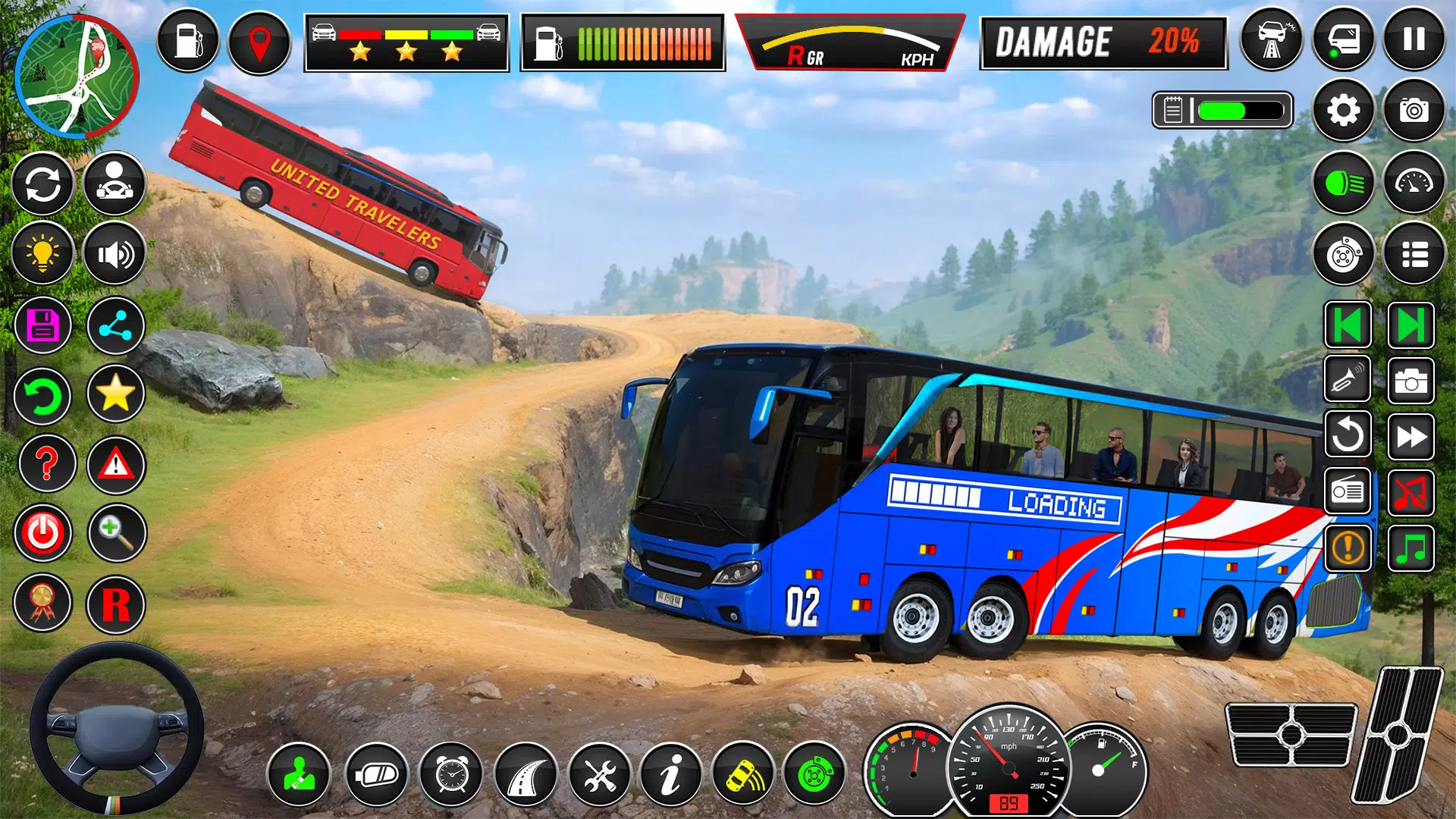Hit the red power button
Viewport: 1456px width, 819px height.
(42, 533)
